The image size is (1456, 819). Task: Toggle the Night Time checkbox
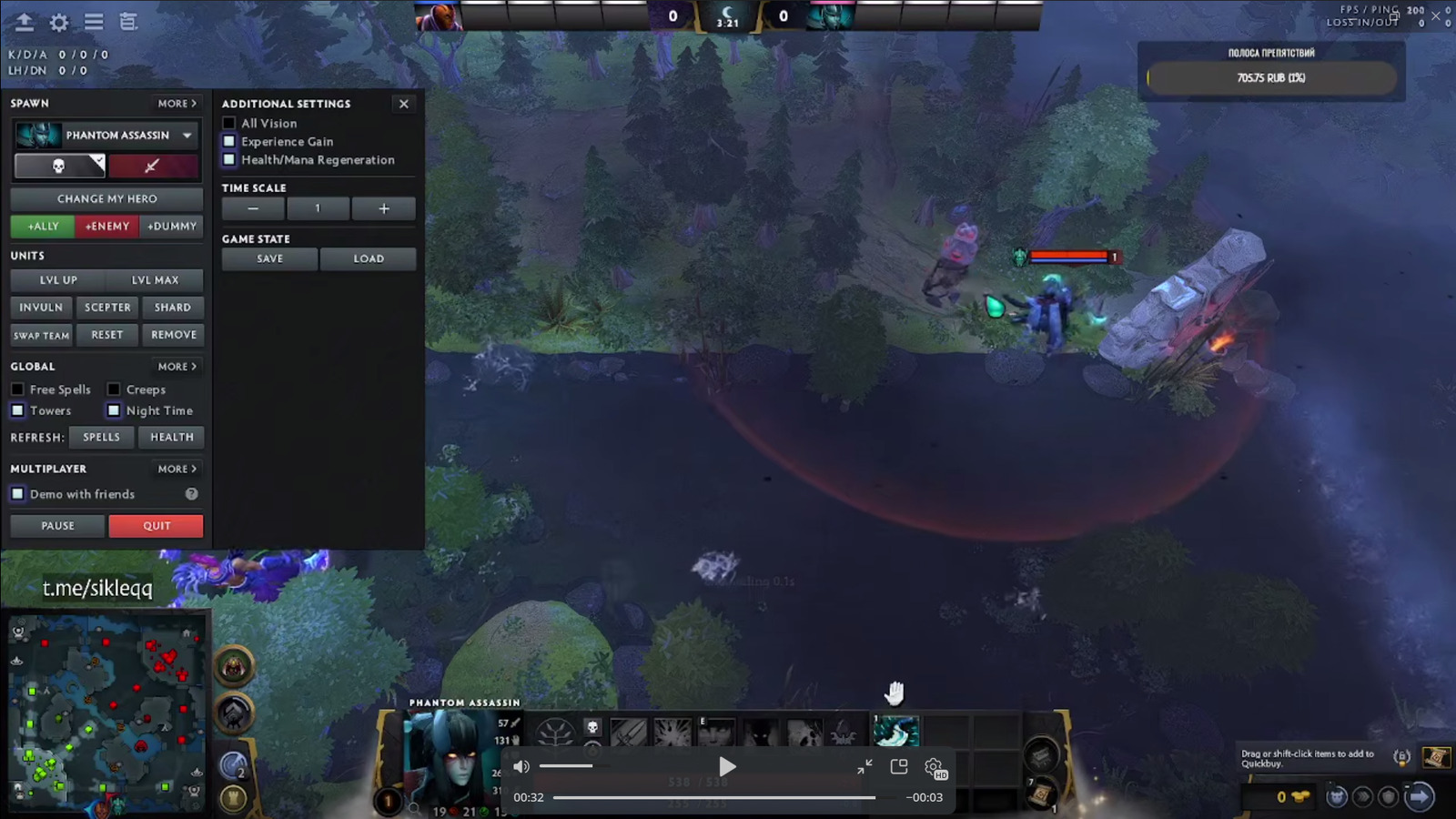pos(114,410)
